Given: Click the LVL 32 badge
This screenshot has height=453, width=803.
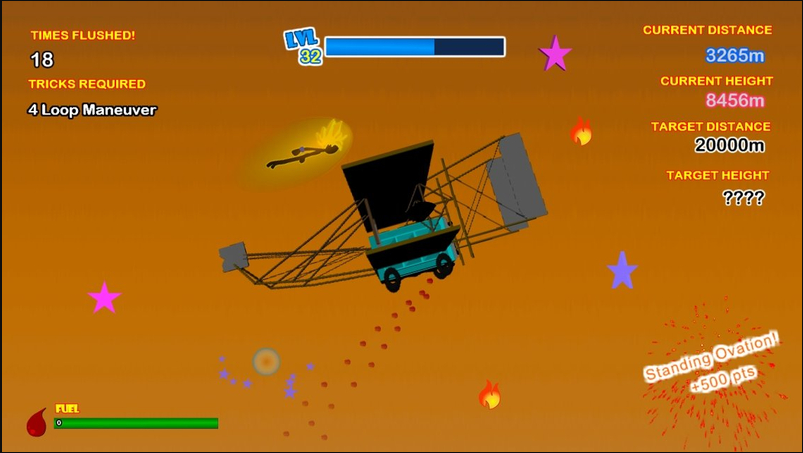Looking at the screenshot, I should (x=304, y=47).
